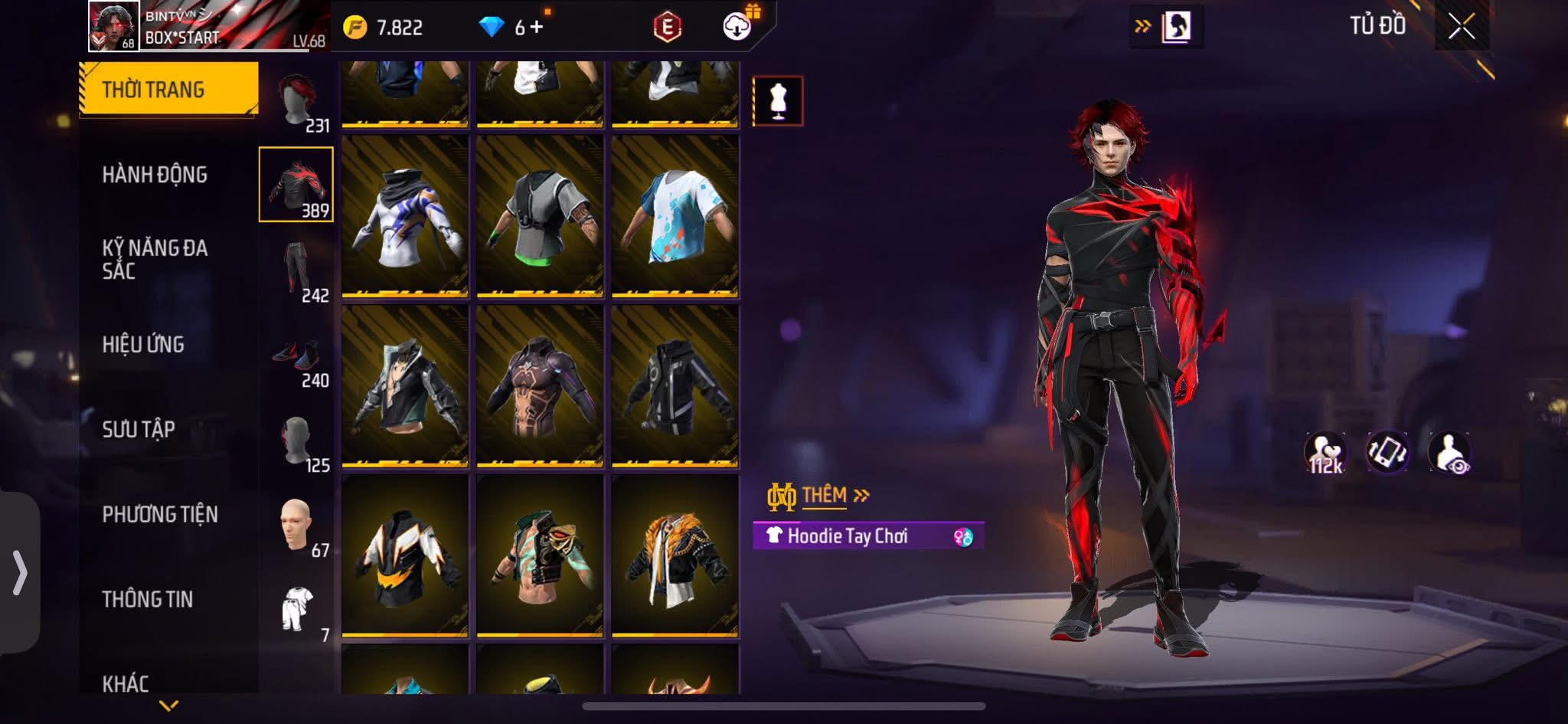The height and width of the screenshot is (724, 1568).
Task: Open the SƯU TẬP section
Action: [139, 429]
